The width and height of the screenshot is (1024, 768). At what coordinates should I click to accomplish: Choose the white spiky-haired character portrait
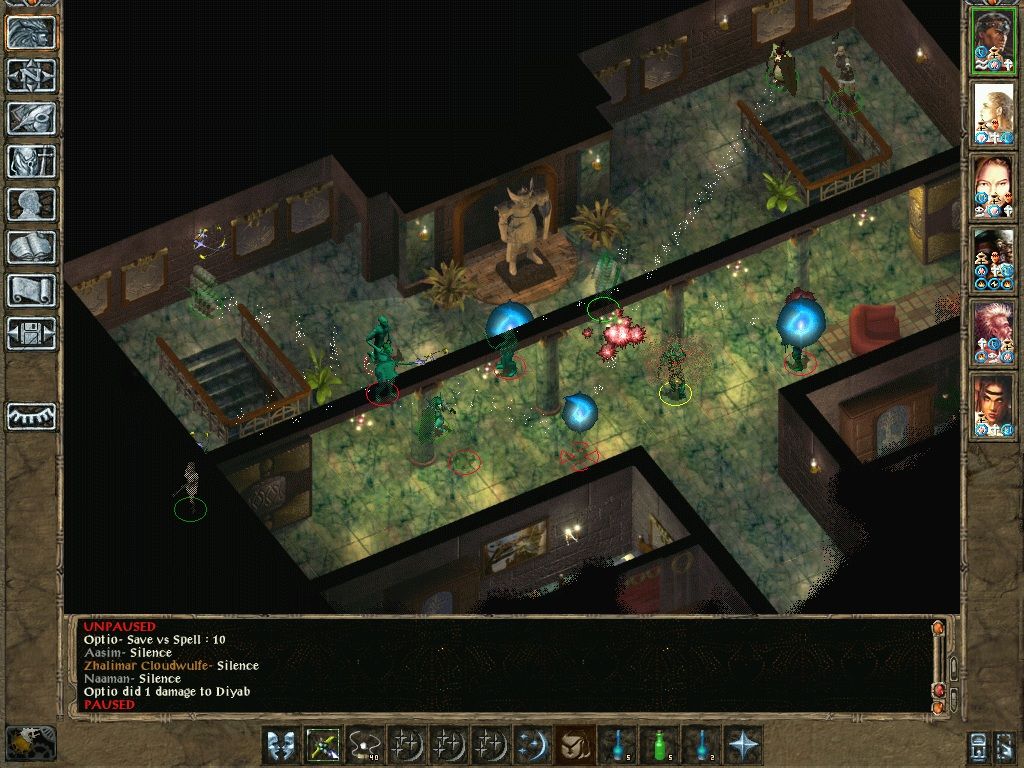(x=994, y=332)
